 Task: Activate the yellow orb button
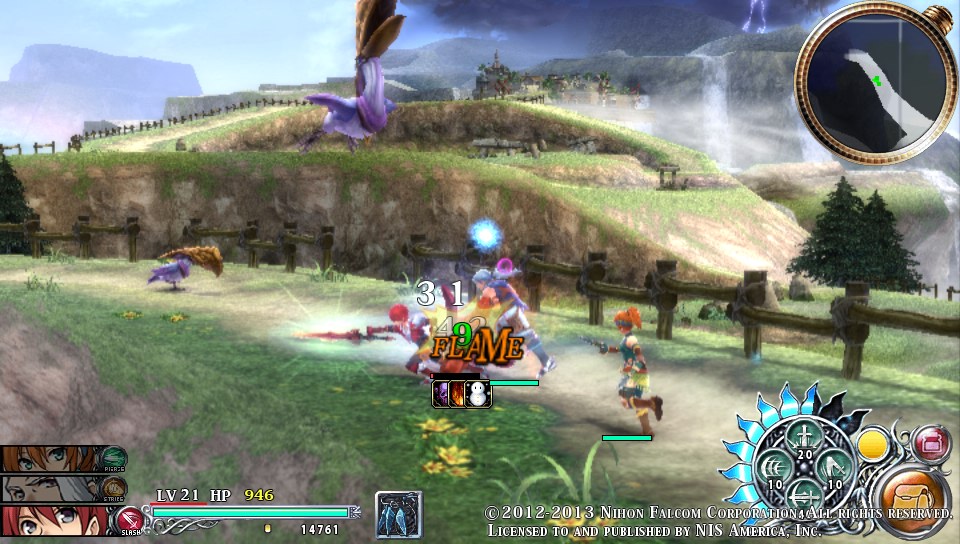(876, 441)
